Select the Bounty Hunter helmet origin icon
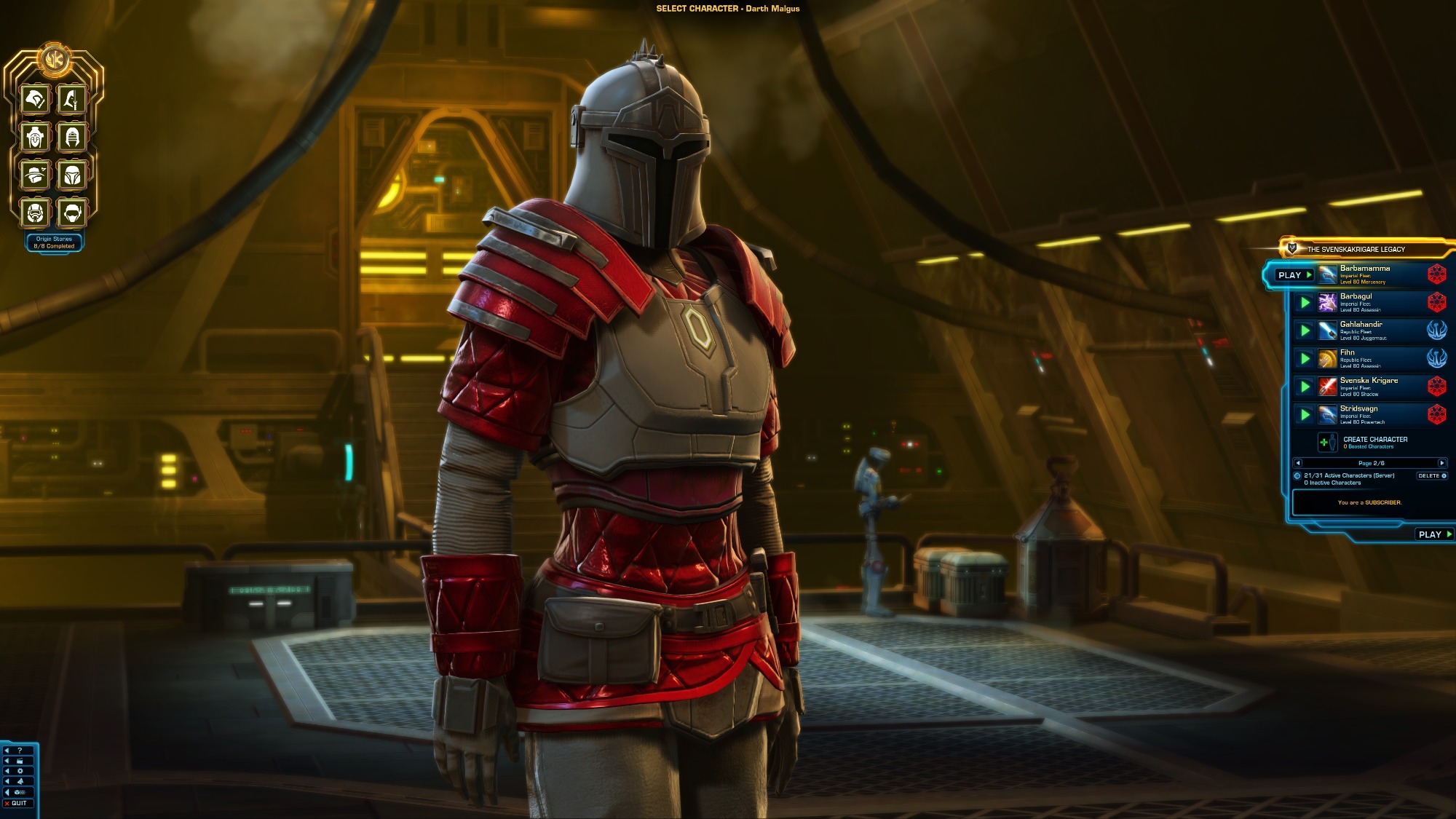Image resolution: width=1456 pixels, height=819 pixels. (72, 175)
